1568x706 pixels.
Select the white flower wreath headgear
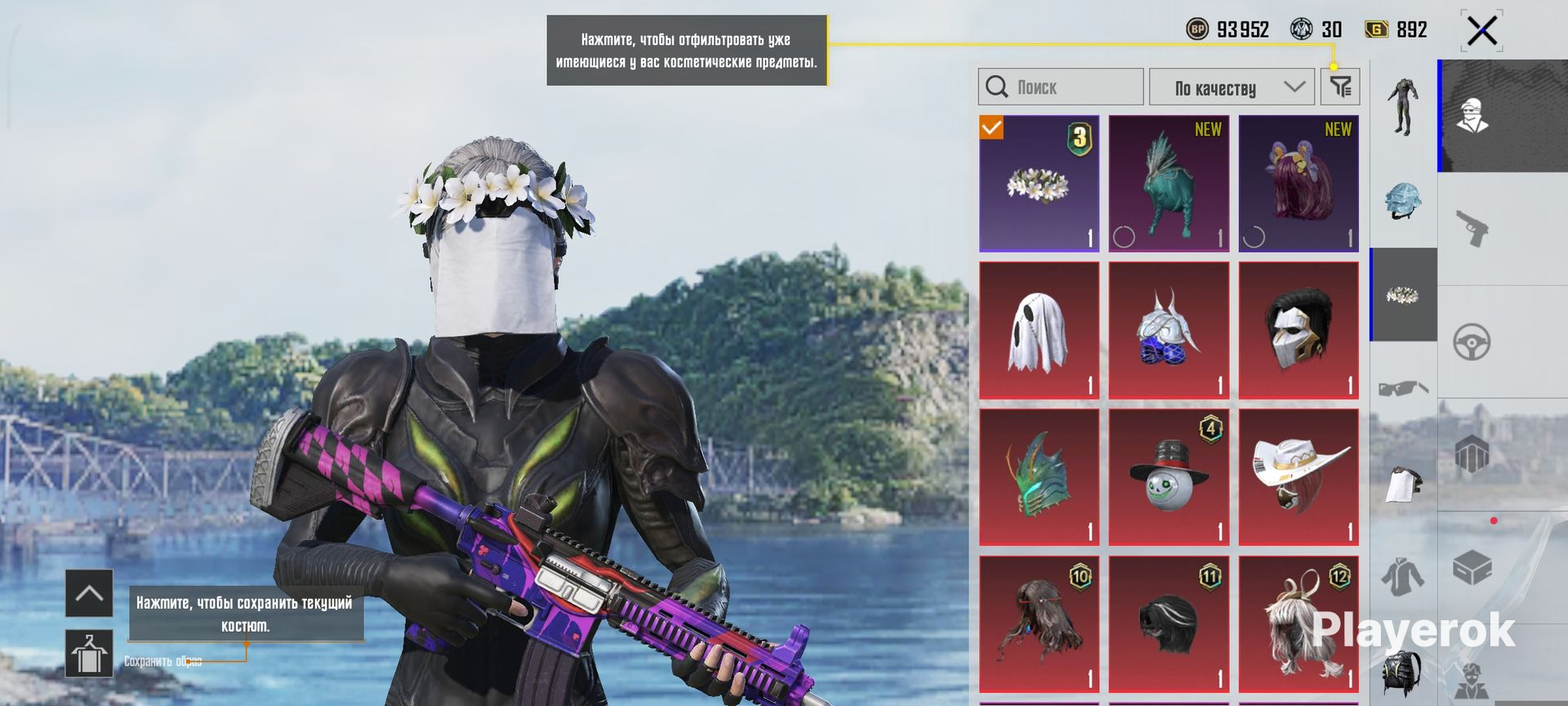1039,184
